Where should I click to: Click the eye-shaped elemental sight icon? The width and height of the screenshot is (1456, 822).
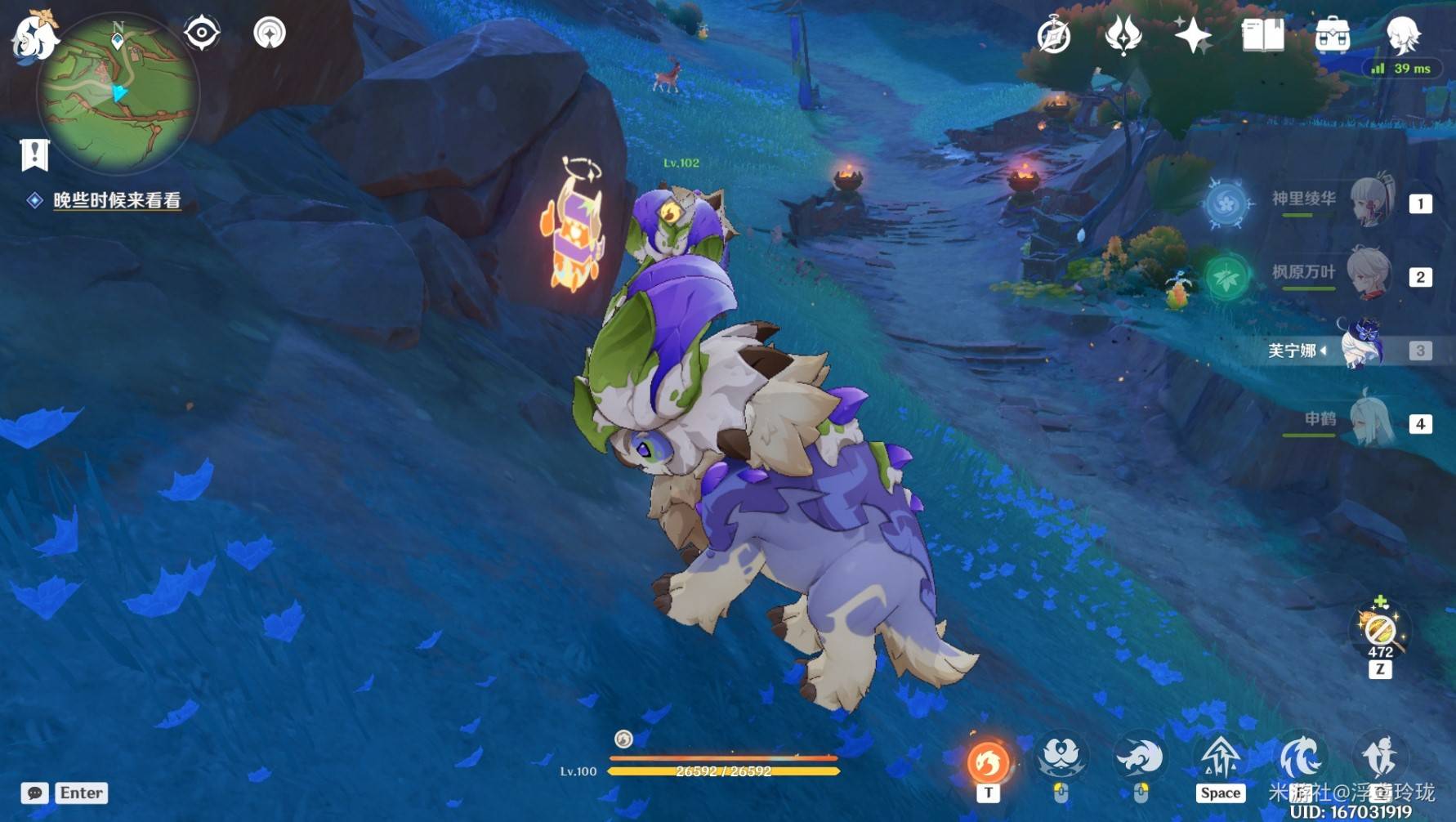point(202,34)
